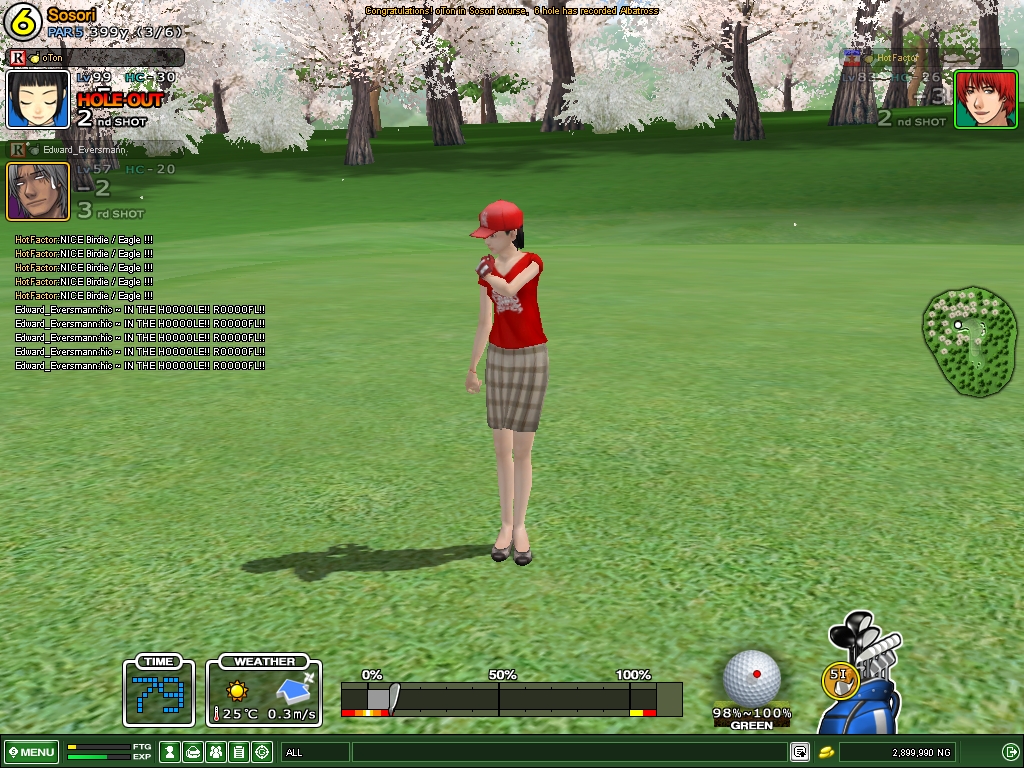
Task: Click the inbox tray icon in bottom bar
Action: tap(193, 752)
